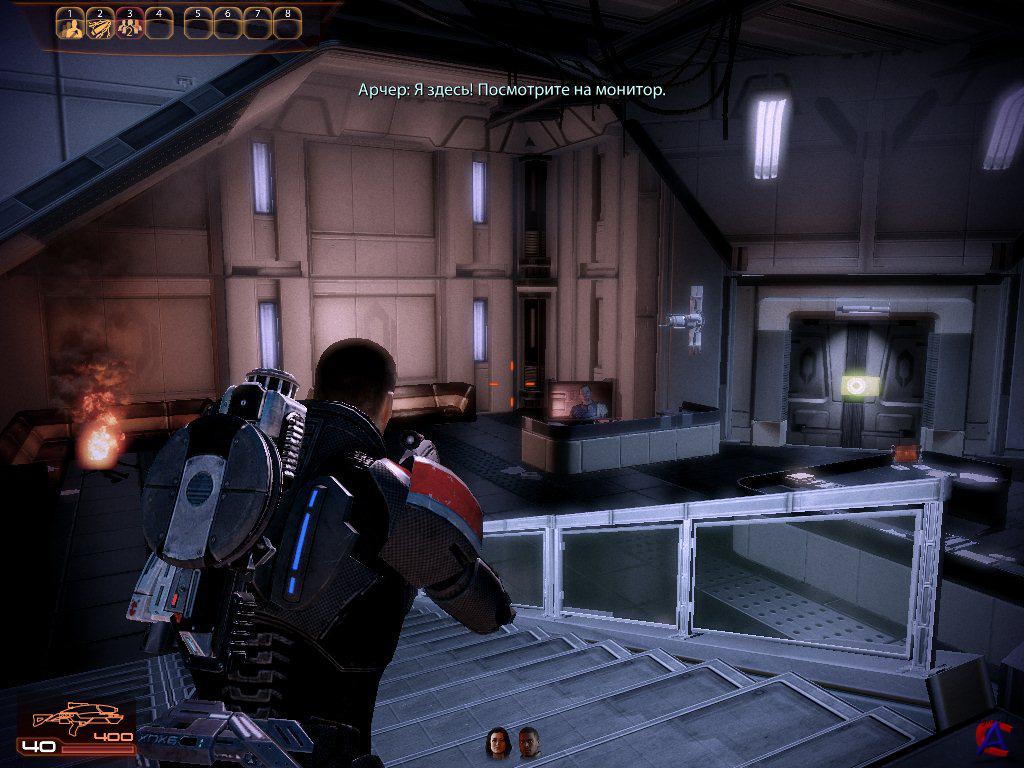Viewport: 1024px width, 768px height.
Task: Activate the power in hotbar slot 1
Action: [69, 24]
